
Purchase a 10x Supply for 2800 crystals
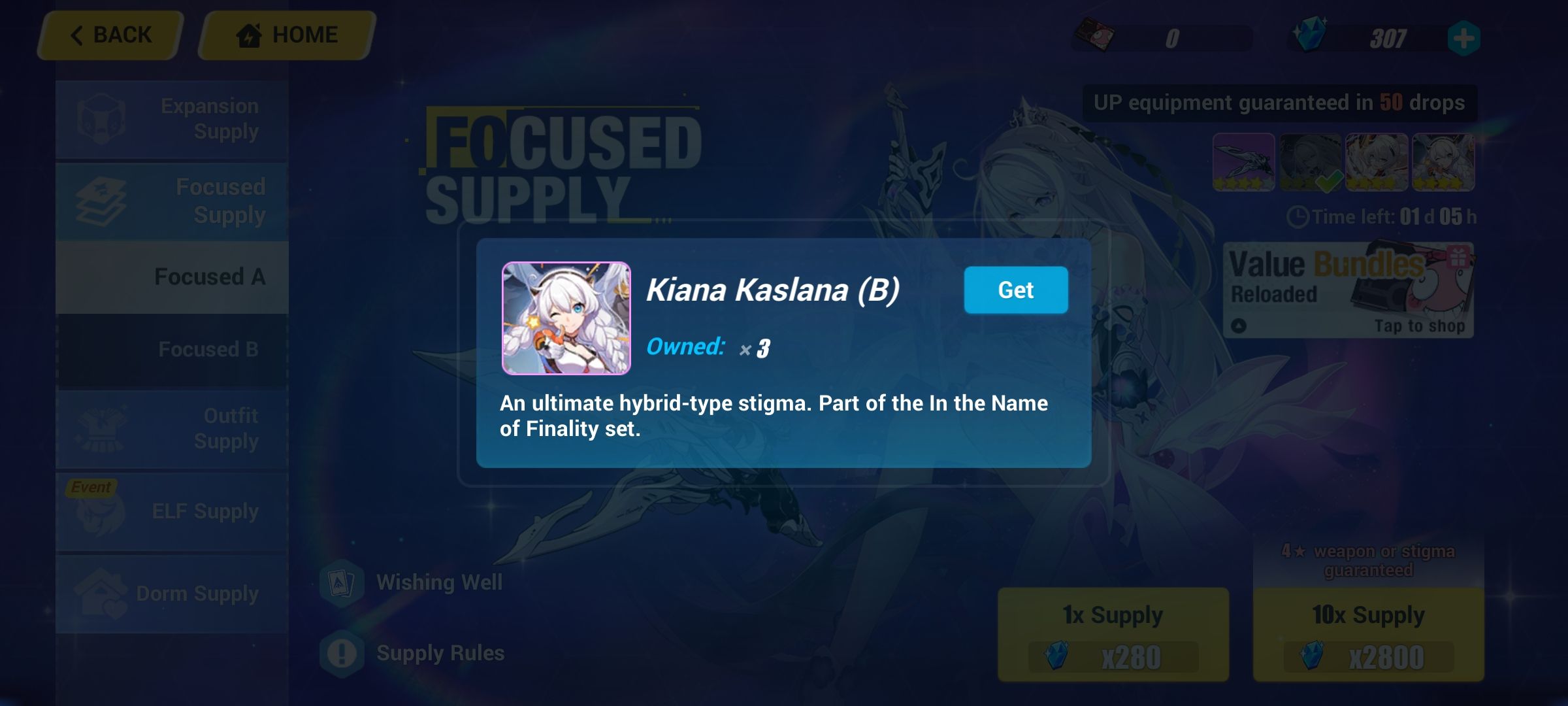(1367, 634)
